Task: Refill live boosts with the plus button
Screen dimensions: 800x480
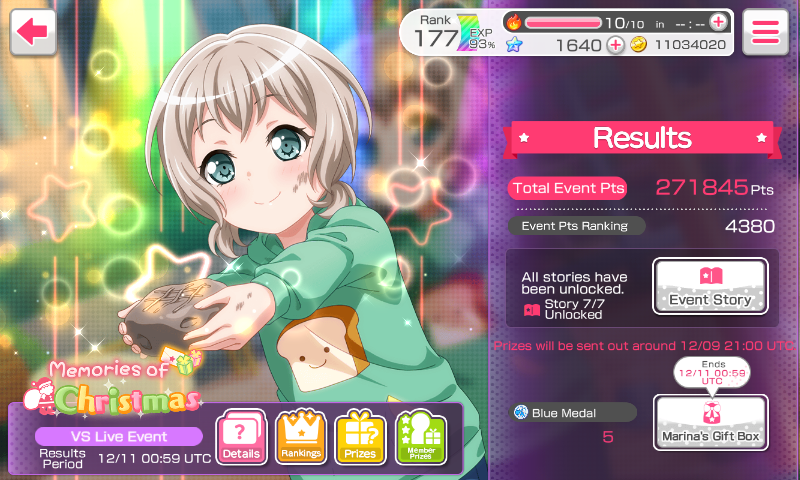Action: (x=718, y=21)
